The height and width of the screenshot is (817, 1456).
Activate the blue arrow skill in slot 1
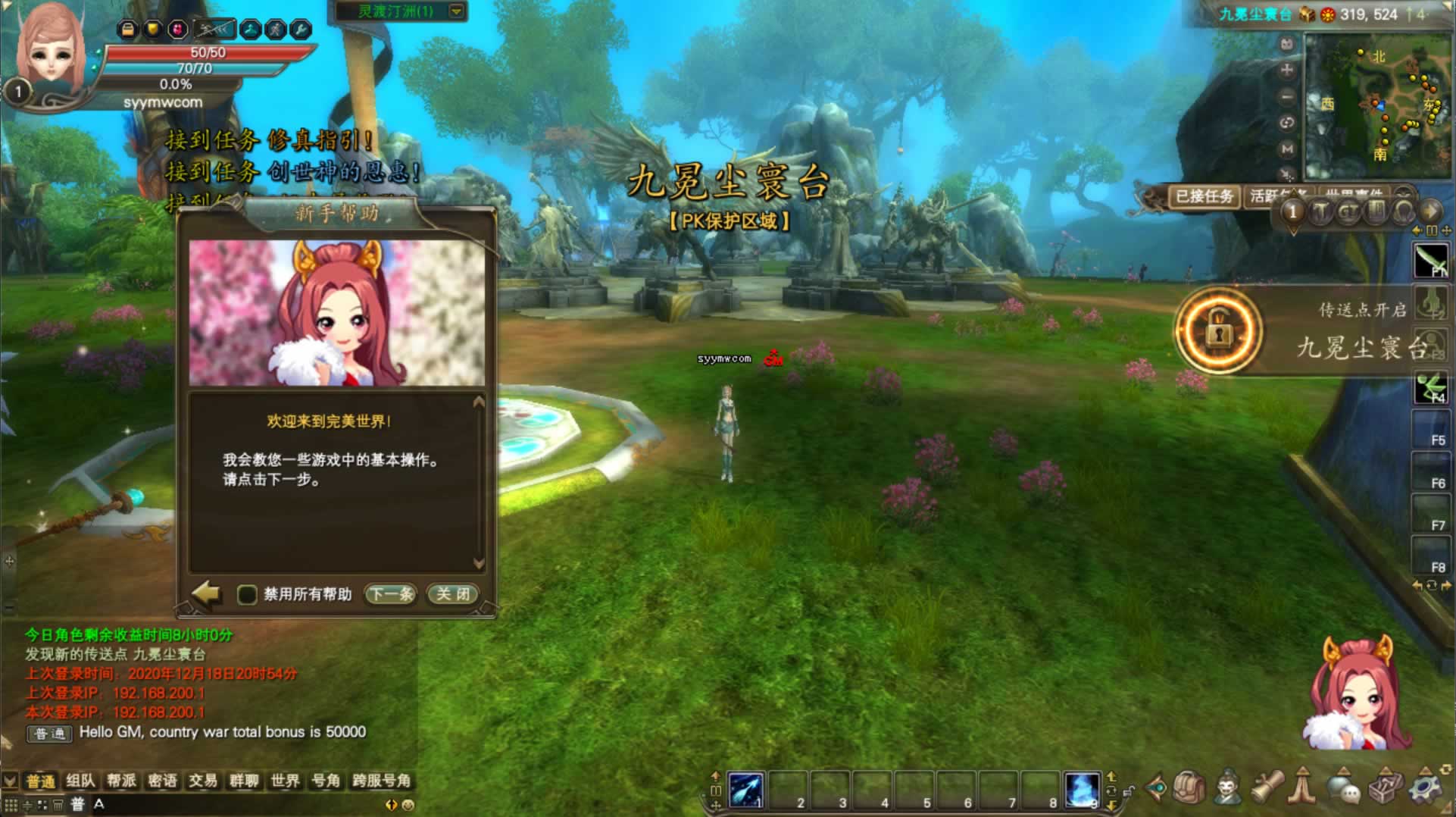(x=745, y=790)
